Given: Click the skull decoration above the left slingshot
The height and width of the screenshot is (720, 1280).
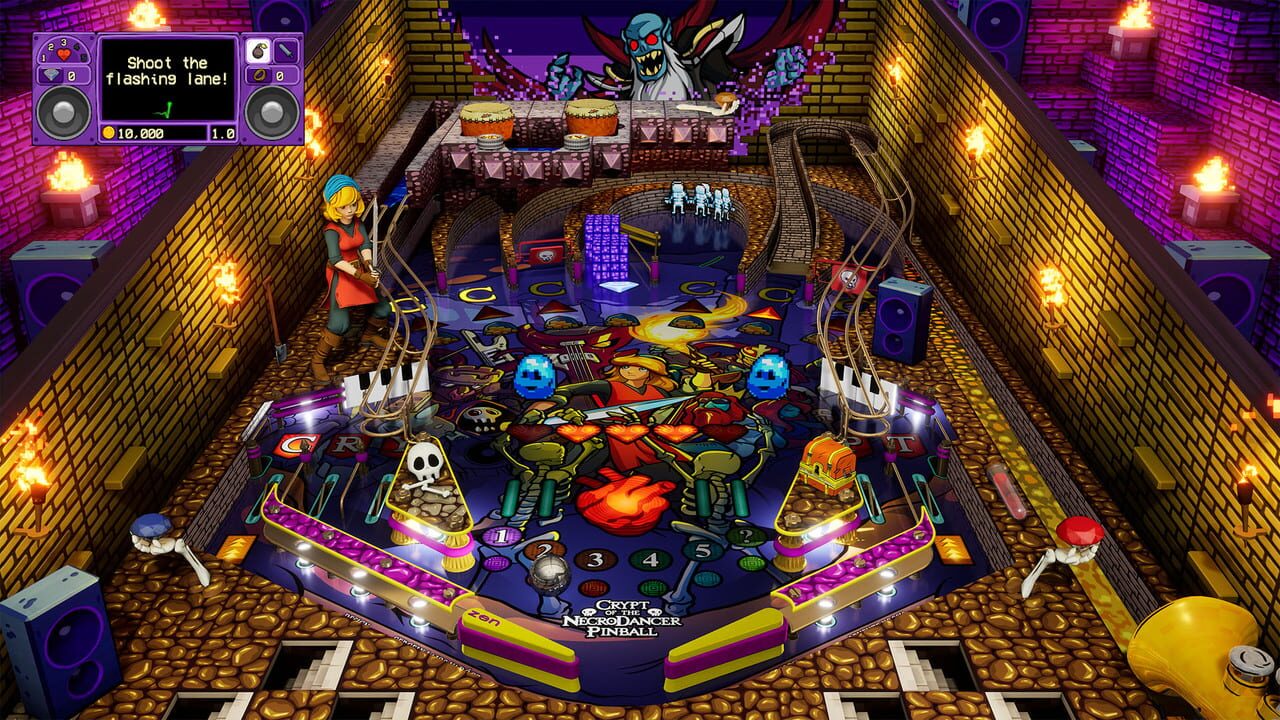Looking at the screenshot, I should tap(423, 461).
